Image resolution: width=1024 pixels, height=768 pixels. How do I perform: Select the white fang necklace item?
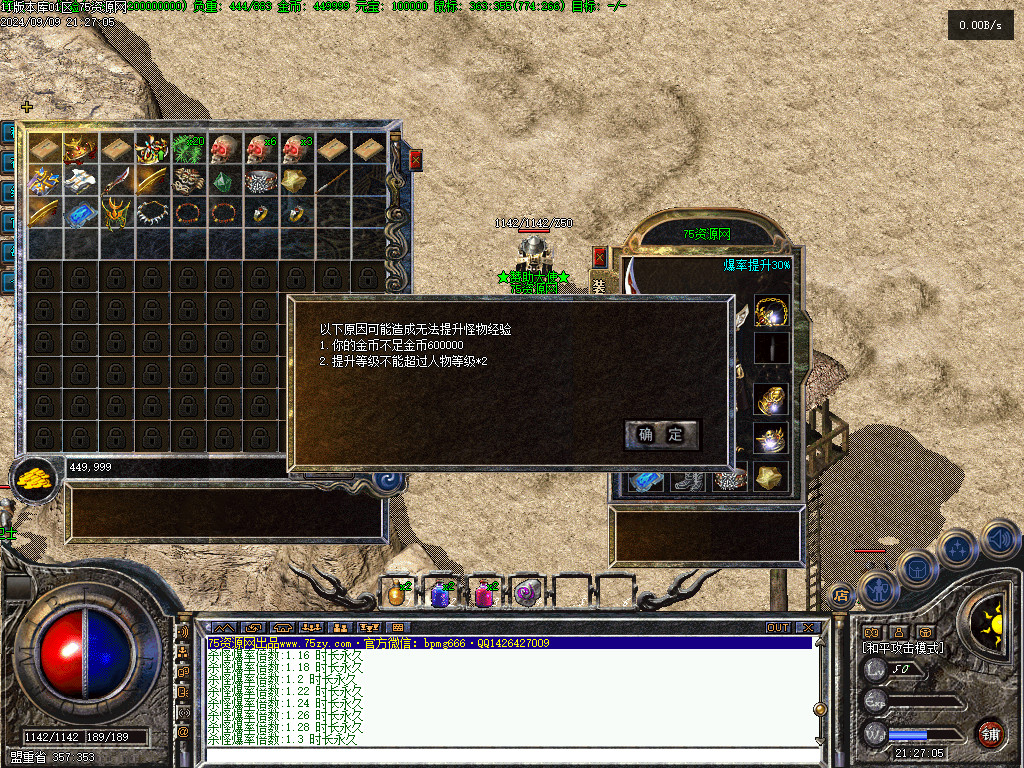pyautogui.click(x=153, y=212)
